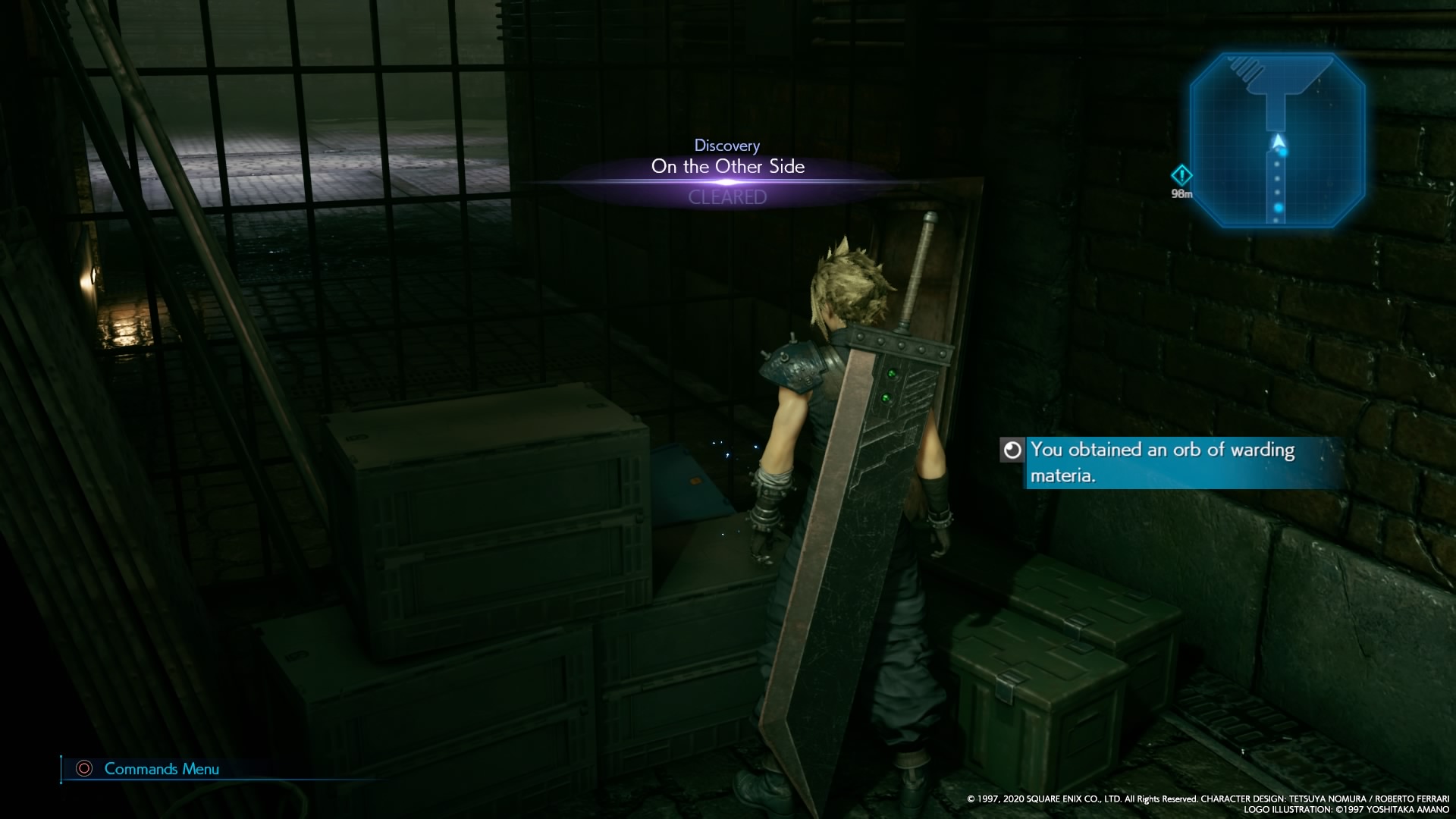Screen dimensions: 1456x819
Task: Click the dotted route path on the minimap
Action: click(x=1279, y=178)
